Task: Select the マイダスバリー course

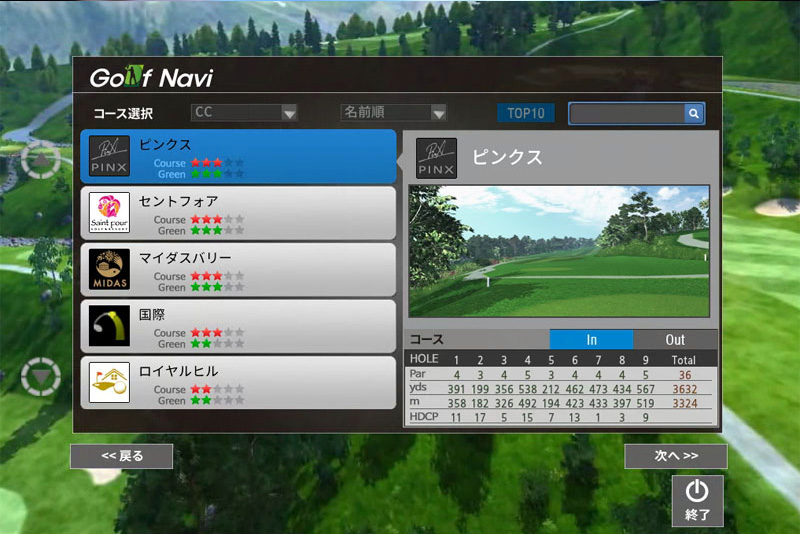Action: (238, 270)
